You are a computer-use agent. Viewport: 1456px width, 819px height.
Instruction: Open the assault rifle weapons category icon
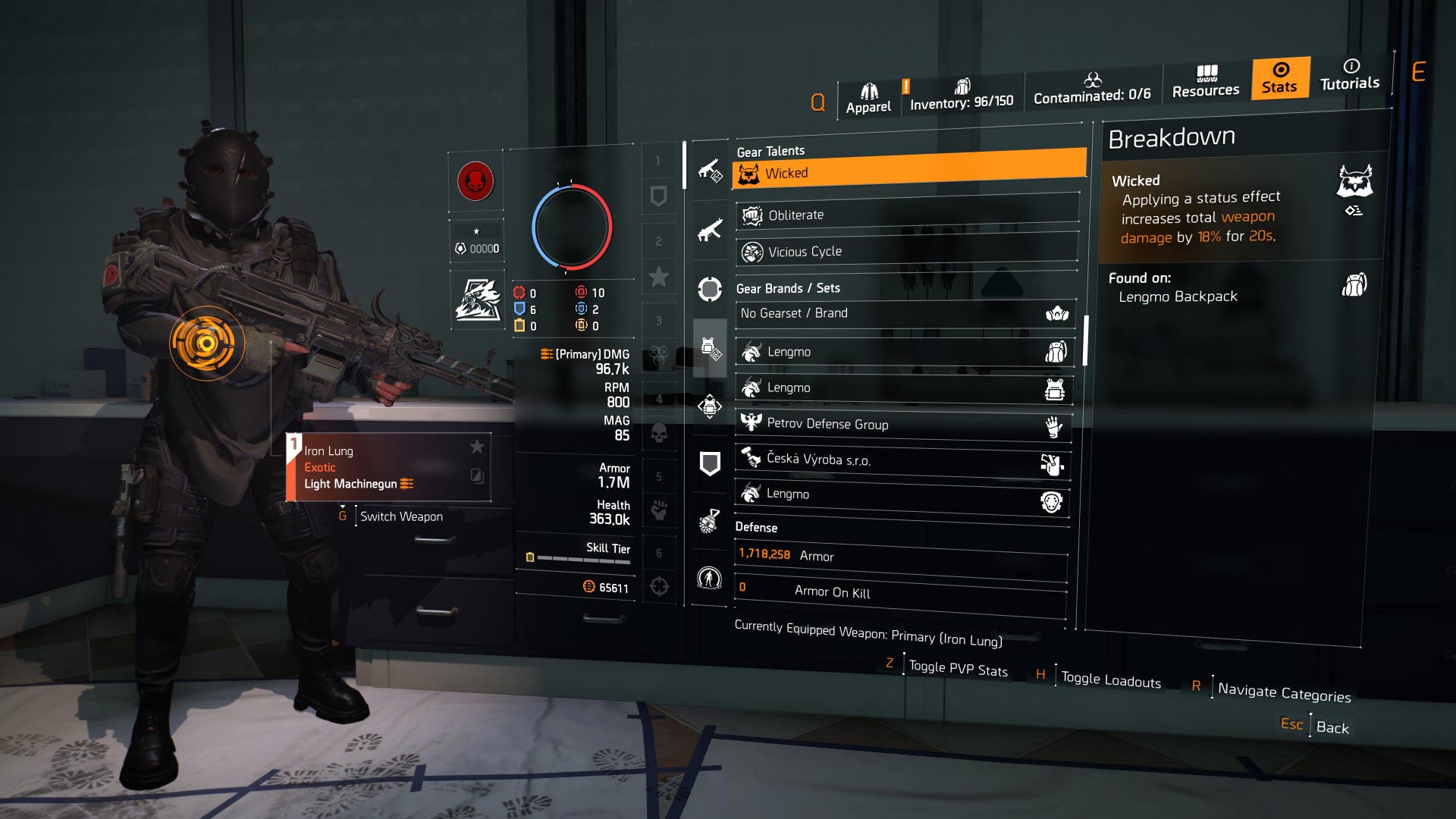pos(709,235)
